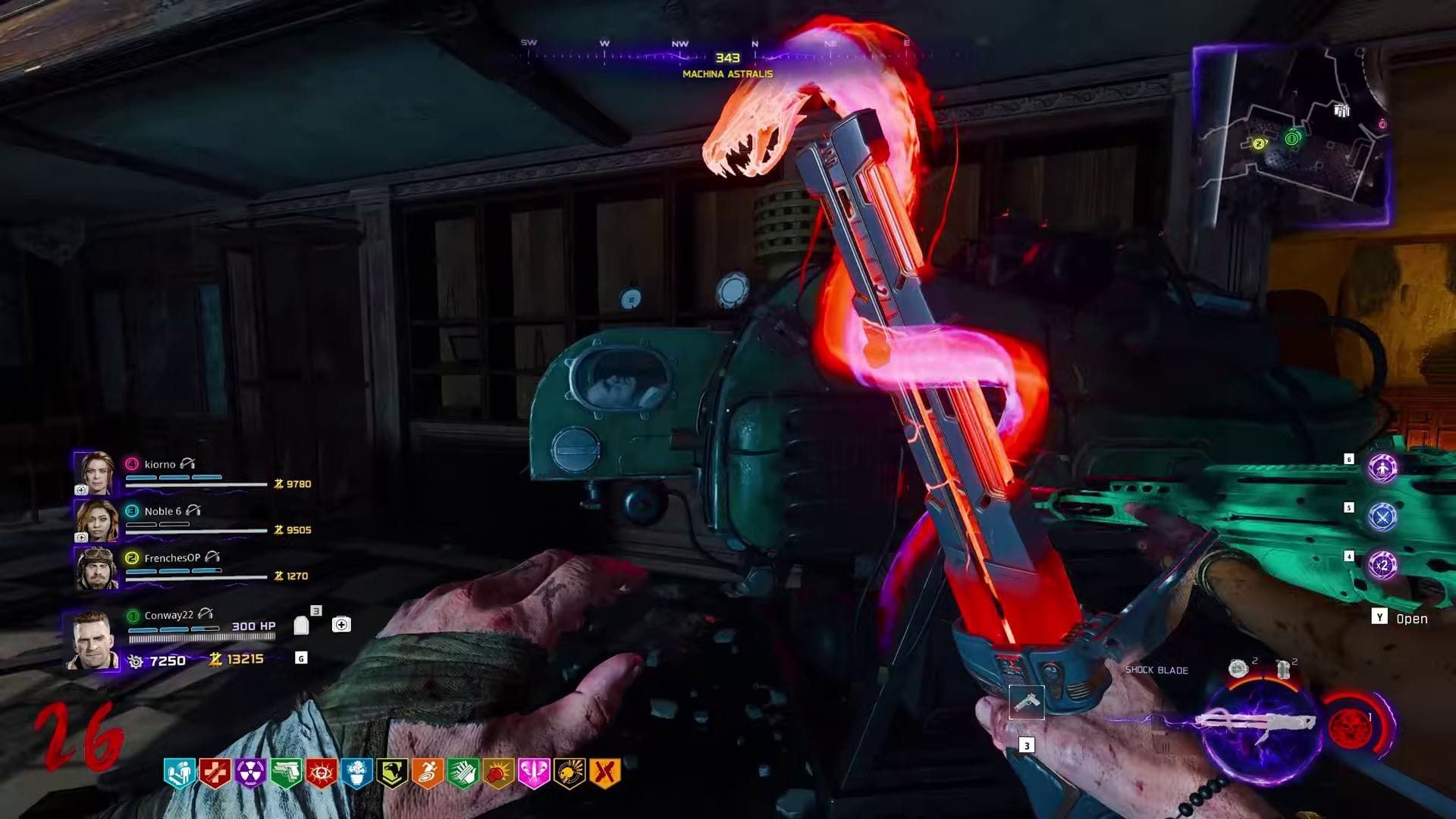Screen dimensions: 1456x819
Task: Select the pistol icon in weapon slot 3
Action: (1028, 704)
